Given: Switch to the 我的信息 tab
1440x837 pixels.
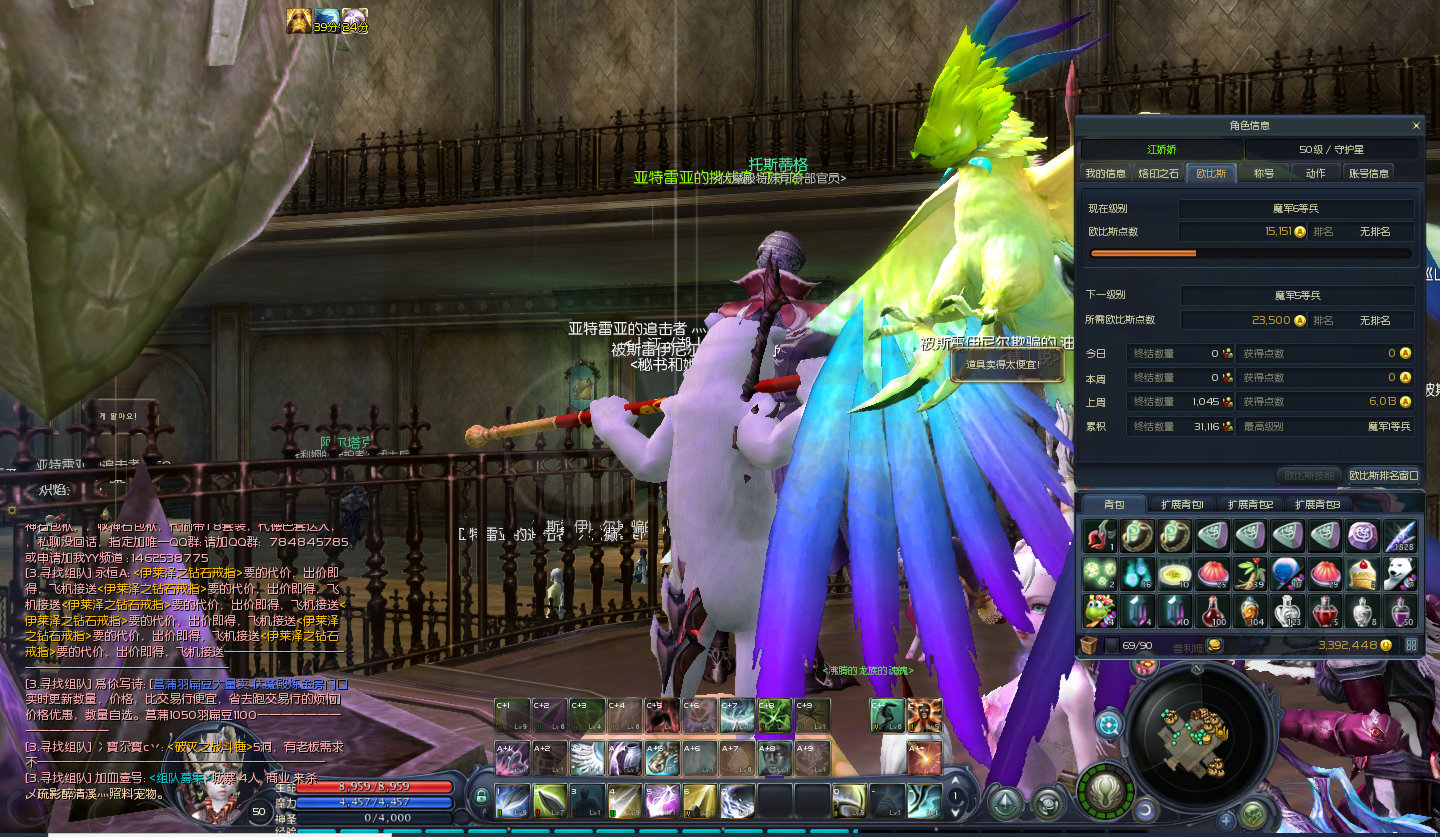Looking at the screenshot, I should tap(1105, 173).
